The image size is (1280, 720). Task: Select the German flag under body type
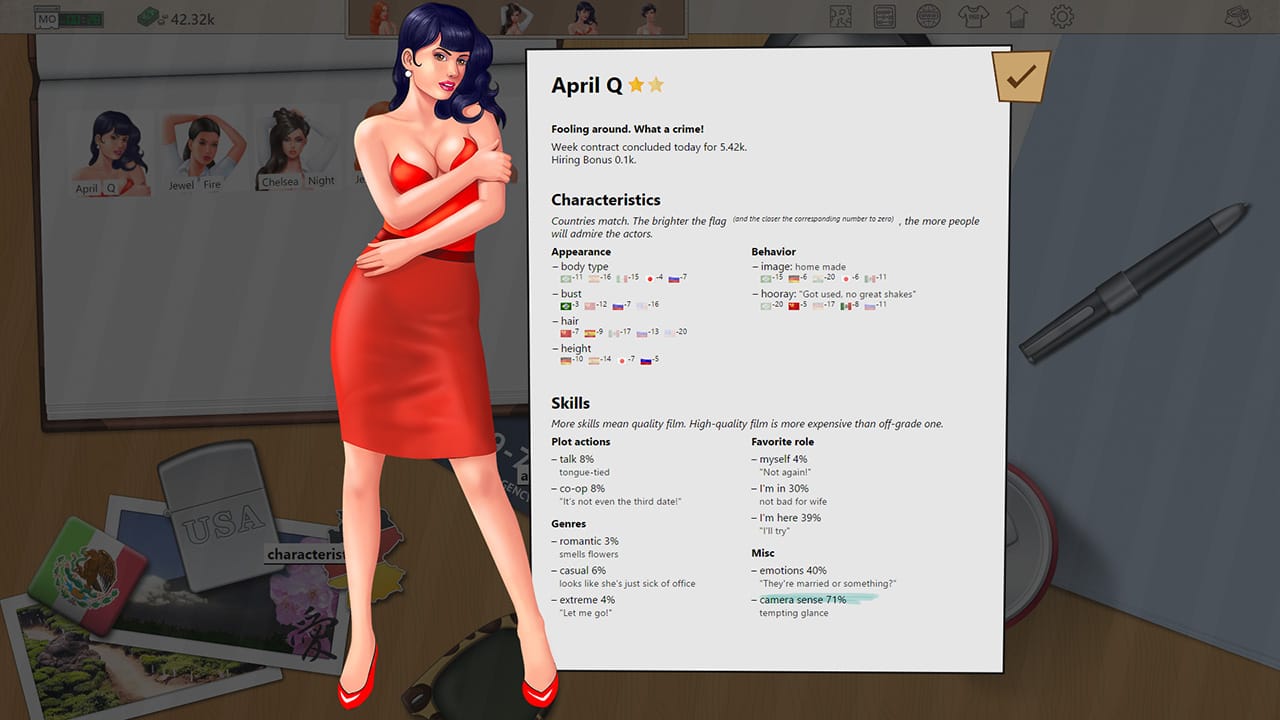coord(593,278)
